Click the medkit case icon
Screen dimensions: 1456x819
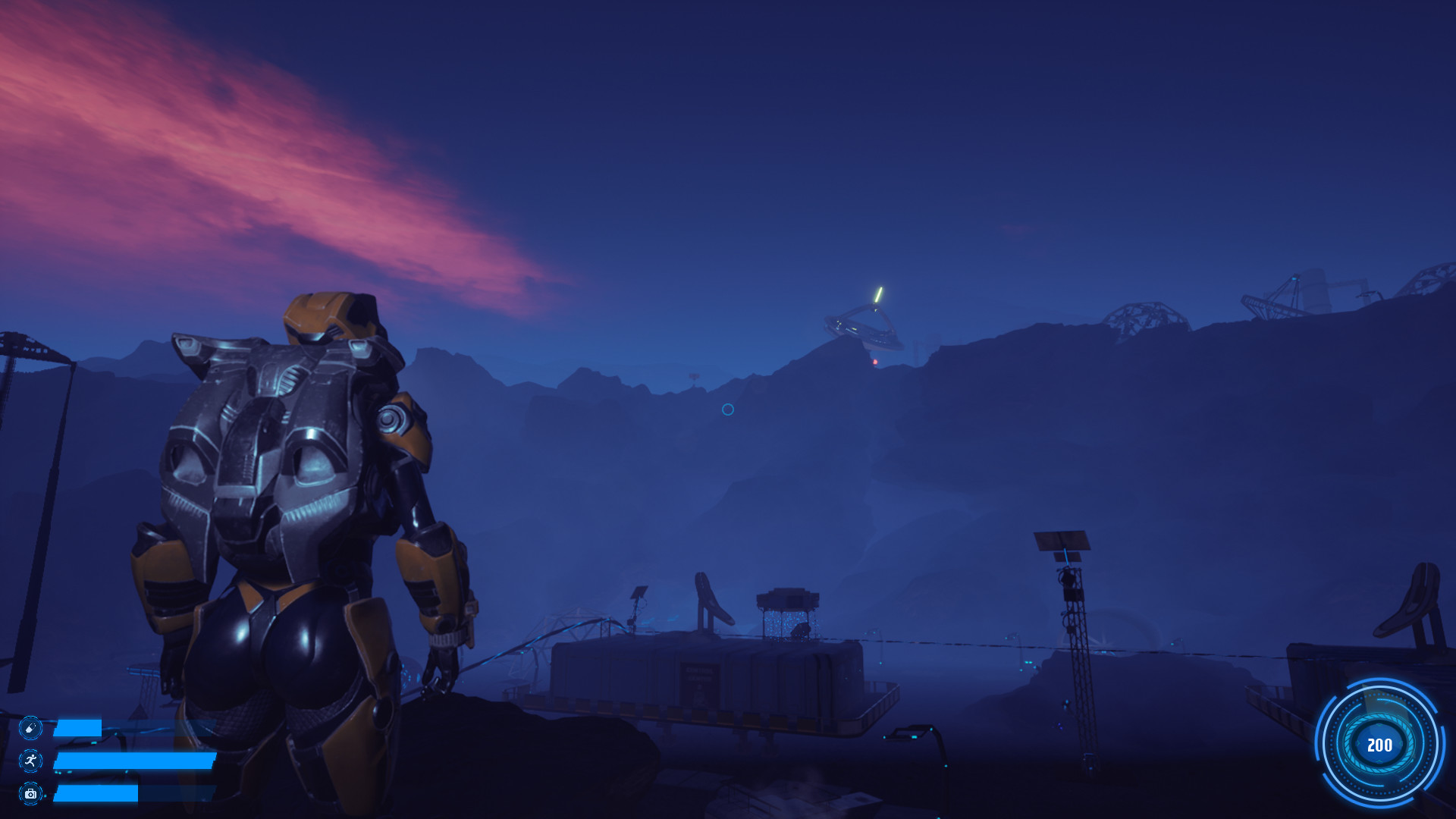[x=30, y=793]
